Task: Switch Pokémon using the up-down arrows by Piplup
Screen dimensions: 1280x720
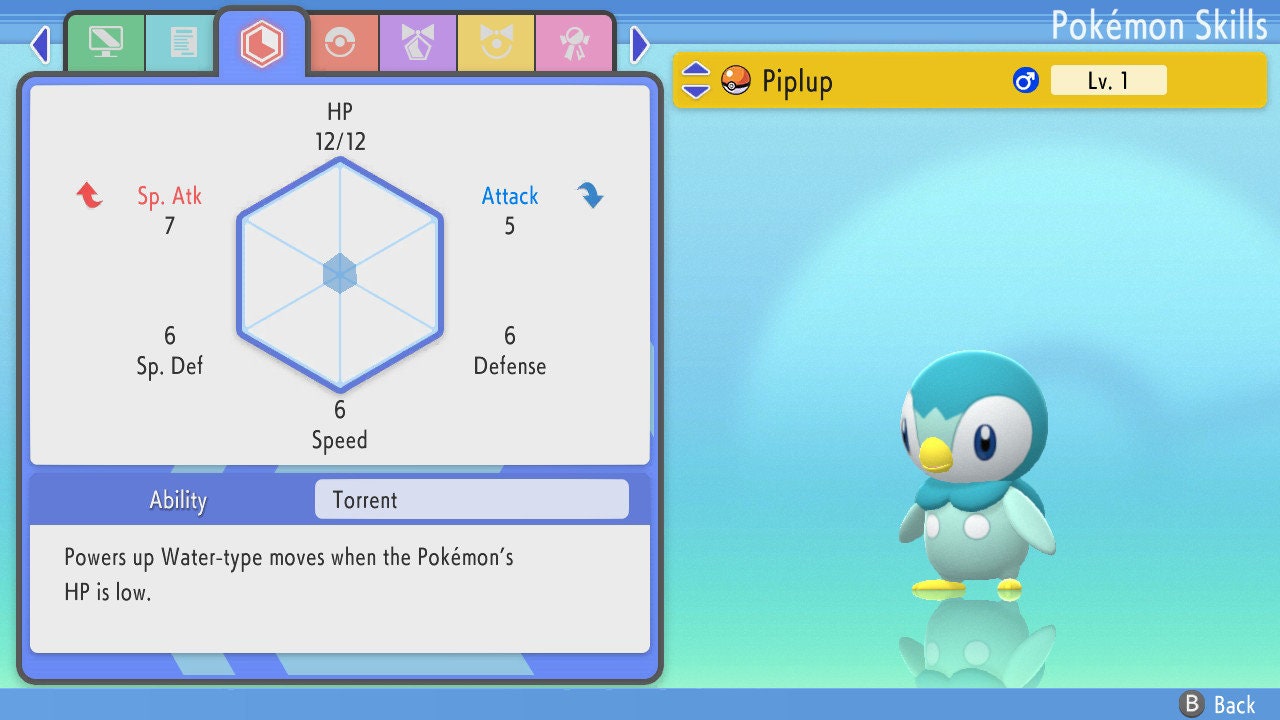Action: pos(696,81)
